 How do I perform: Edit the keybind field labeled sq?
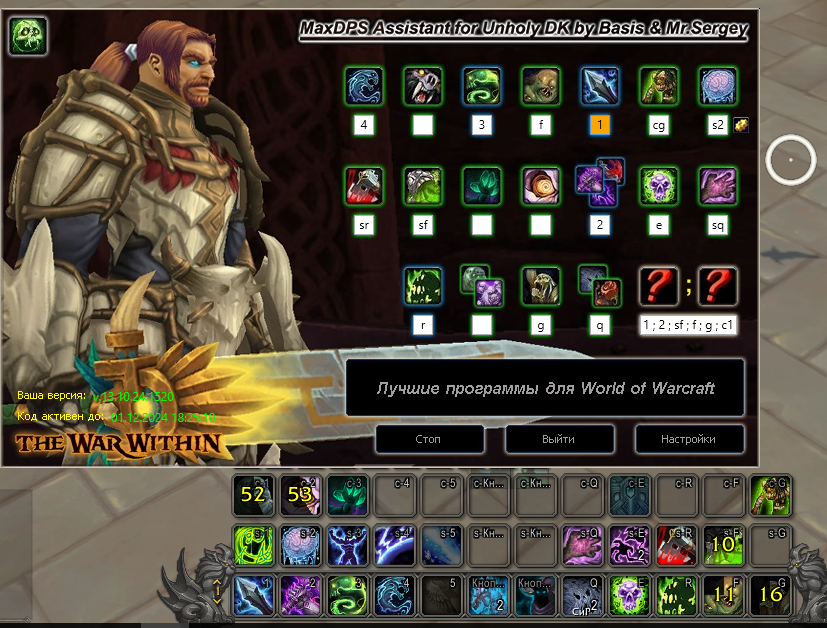point(718,225)
